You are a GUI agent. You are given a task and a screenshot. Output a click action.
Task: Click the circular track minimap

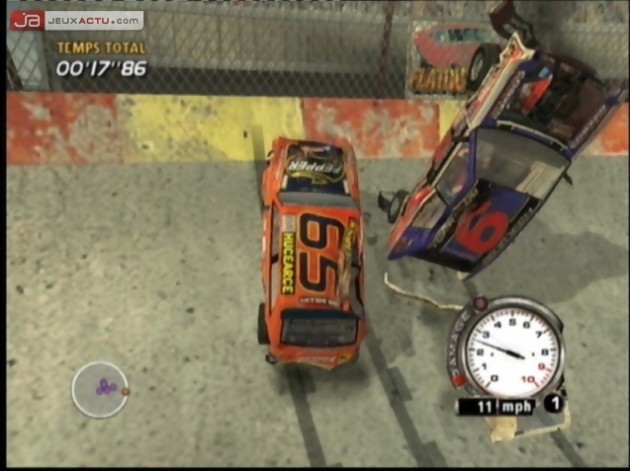[x=99, y=388]
